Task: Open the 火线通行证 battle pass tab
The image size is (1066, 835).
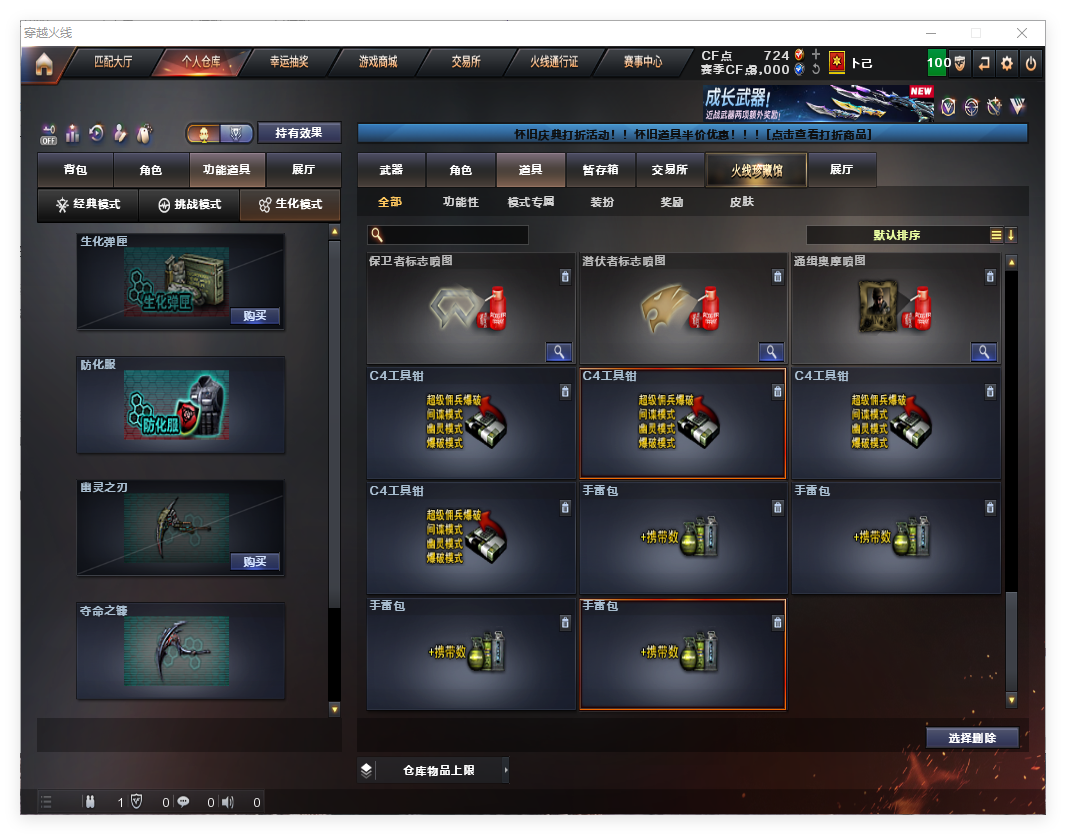Action: tap(554, 62)
